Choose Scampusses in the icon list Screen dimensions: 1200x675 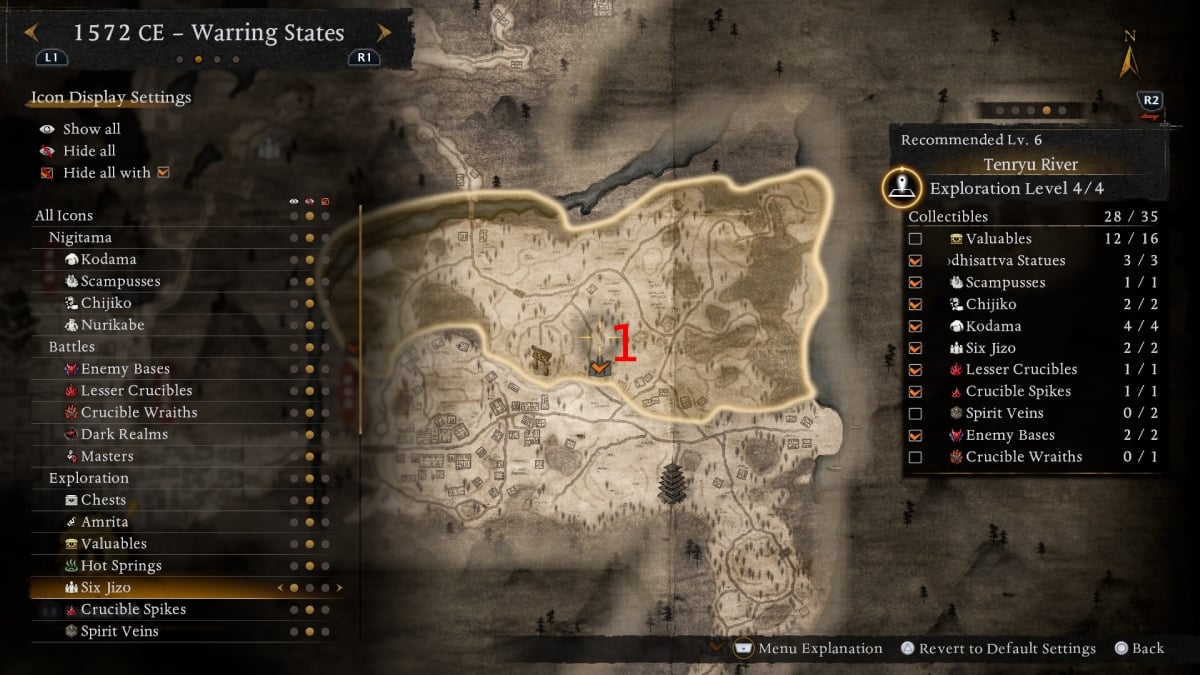pyautogui.click(x=120, y=281)
